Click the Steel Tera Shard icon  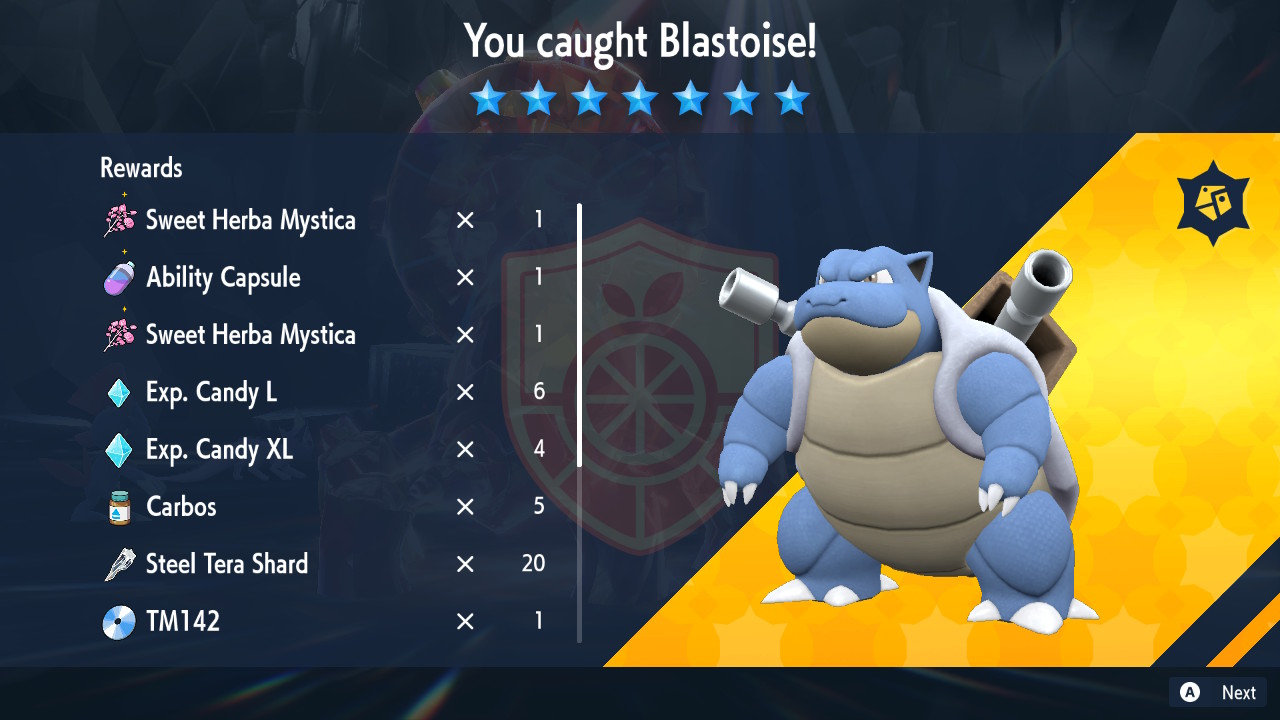[x=120, y=563]
